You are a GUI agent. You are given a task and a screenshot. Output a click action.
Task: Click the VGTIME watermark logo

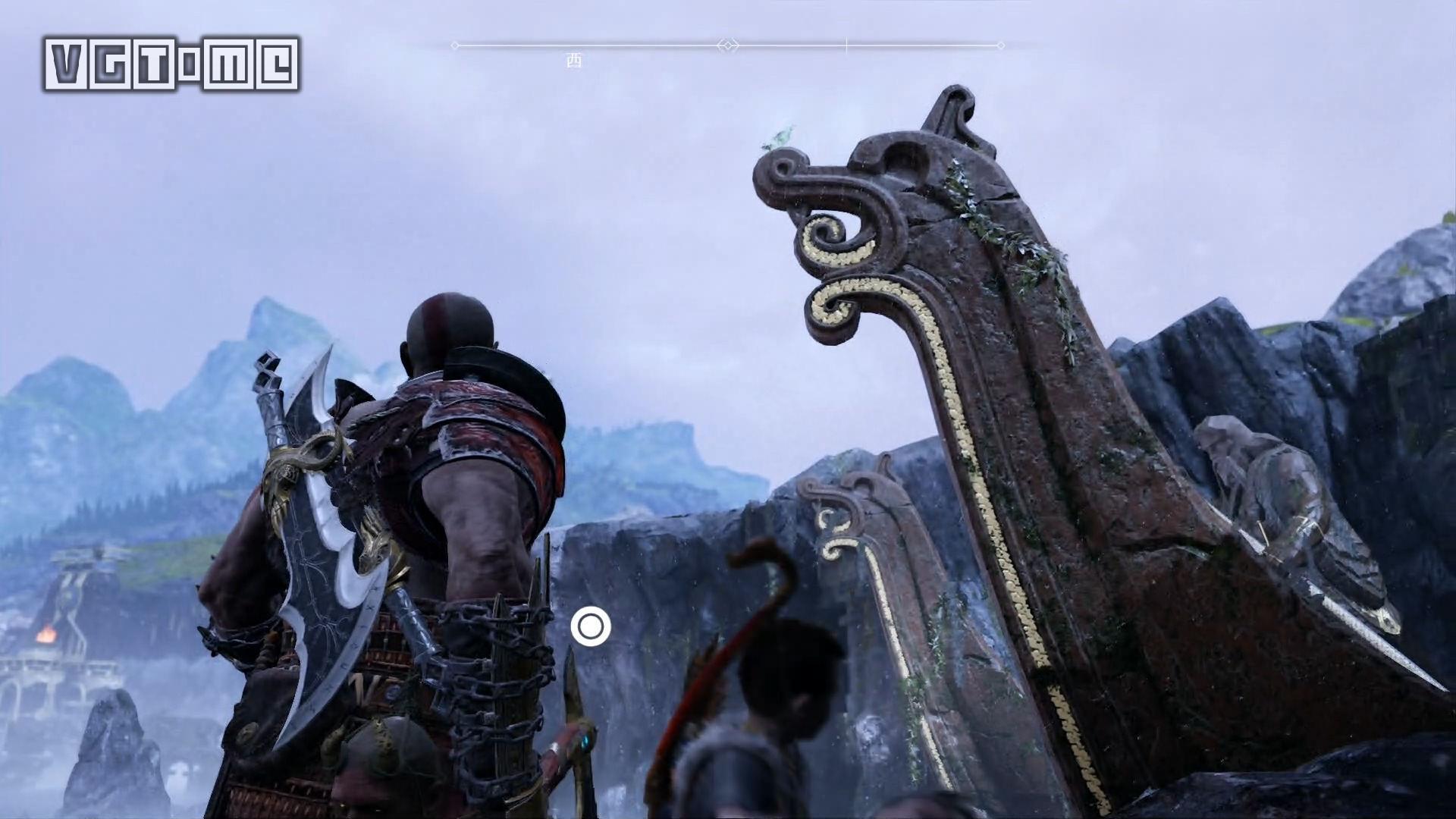pyautogui.click(x=171, y=64)
